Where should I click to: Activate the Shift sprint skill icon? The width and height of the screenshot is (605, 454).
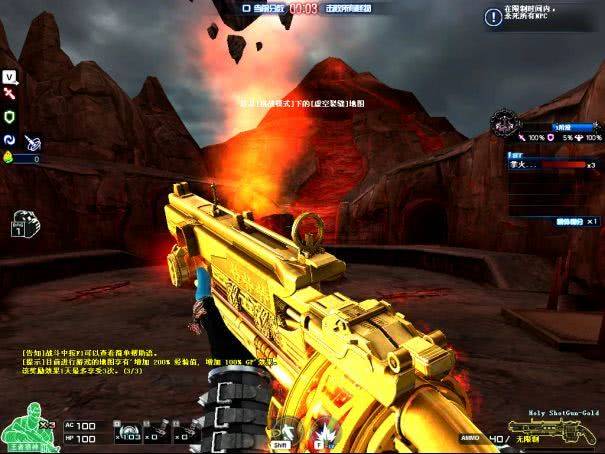click(x=286, y=433)
